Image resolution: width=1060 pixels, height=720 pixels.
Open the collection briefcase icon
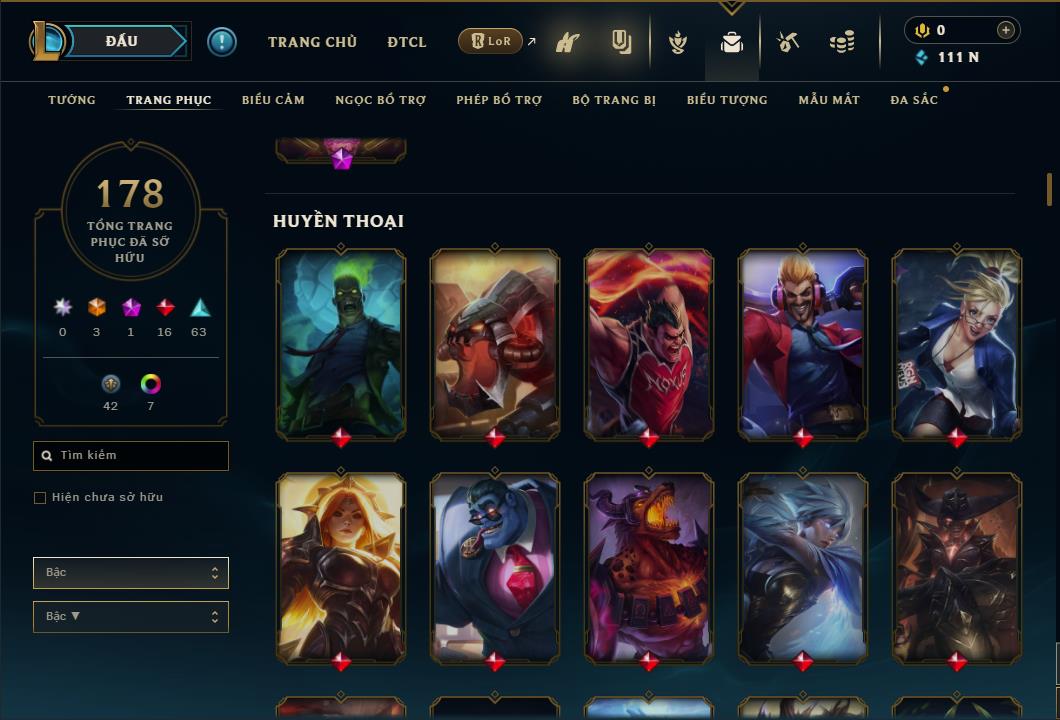[732, 42]
